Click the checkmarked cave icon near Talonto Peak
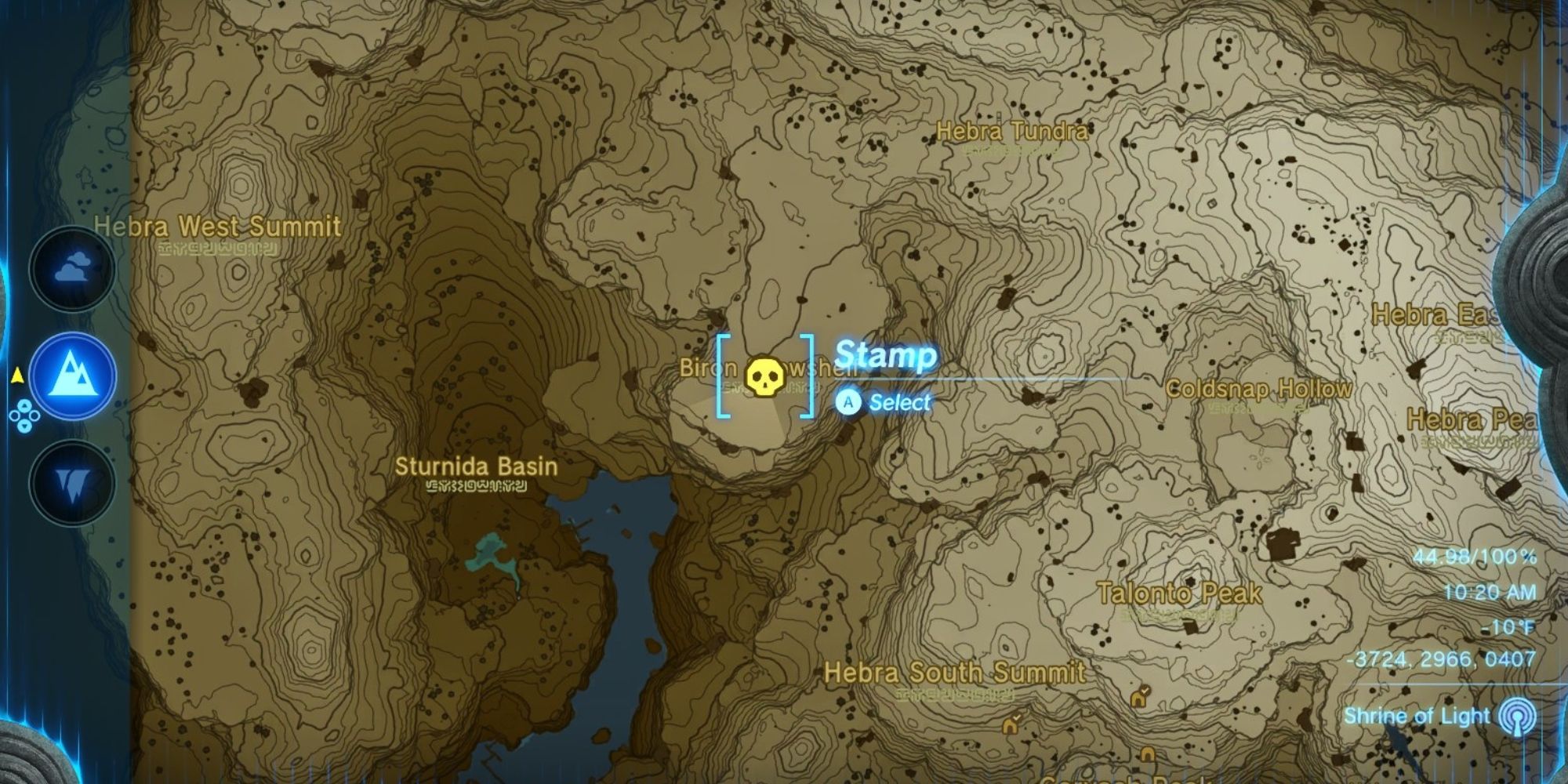The width and height of the screenshot is (1568, 784). [1138, 699]
